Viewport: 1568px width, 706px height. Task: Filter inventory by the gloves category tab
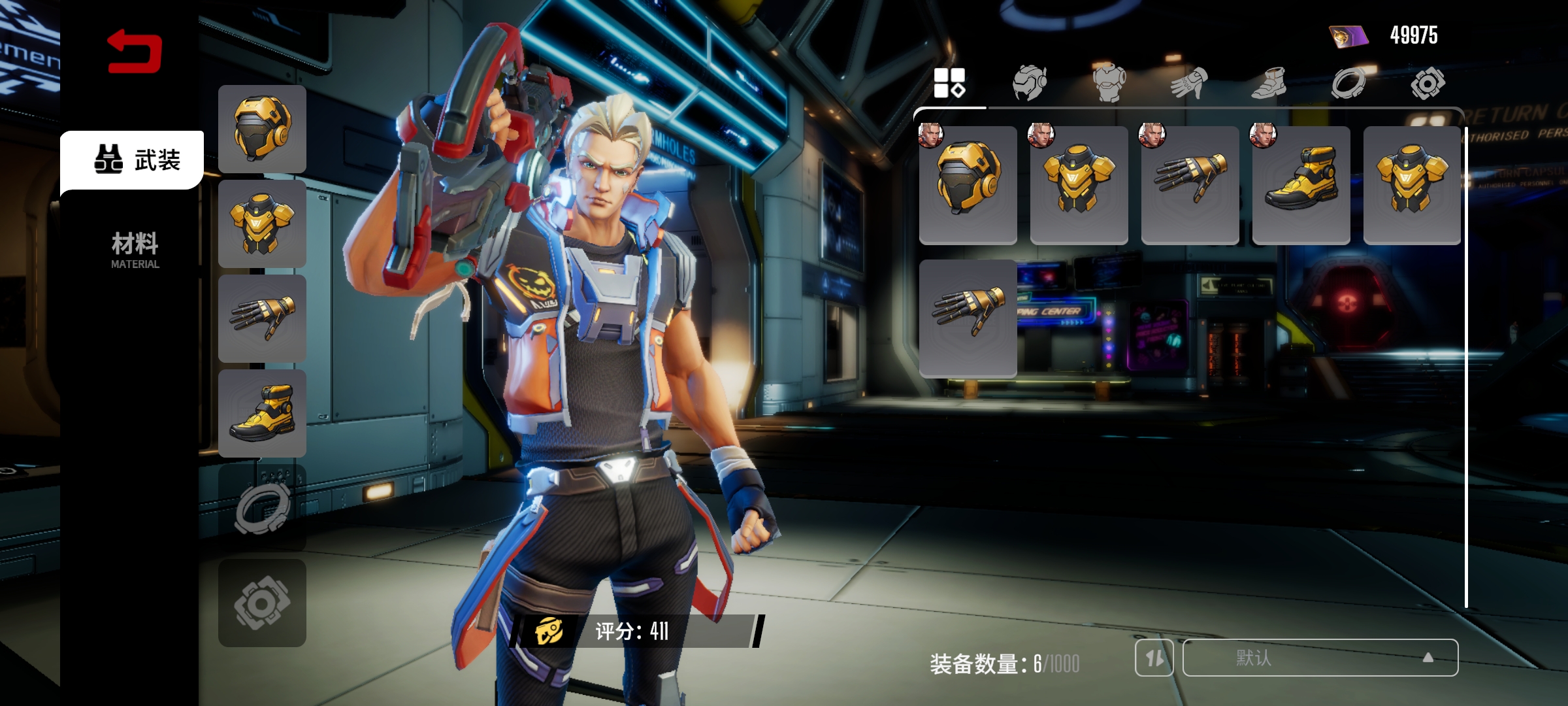click(1189, 83)
